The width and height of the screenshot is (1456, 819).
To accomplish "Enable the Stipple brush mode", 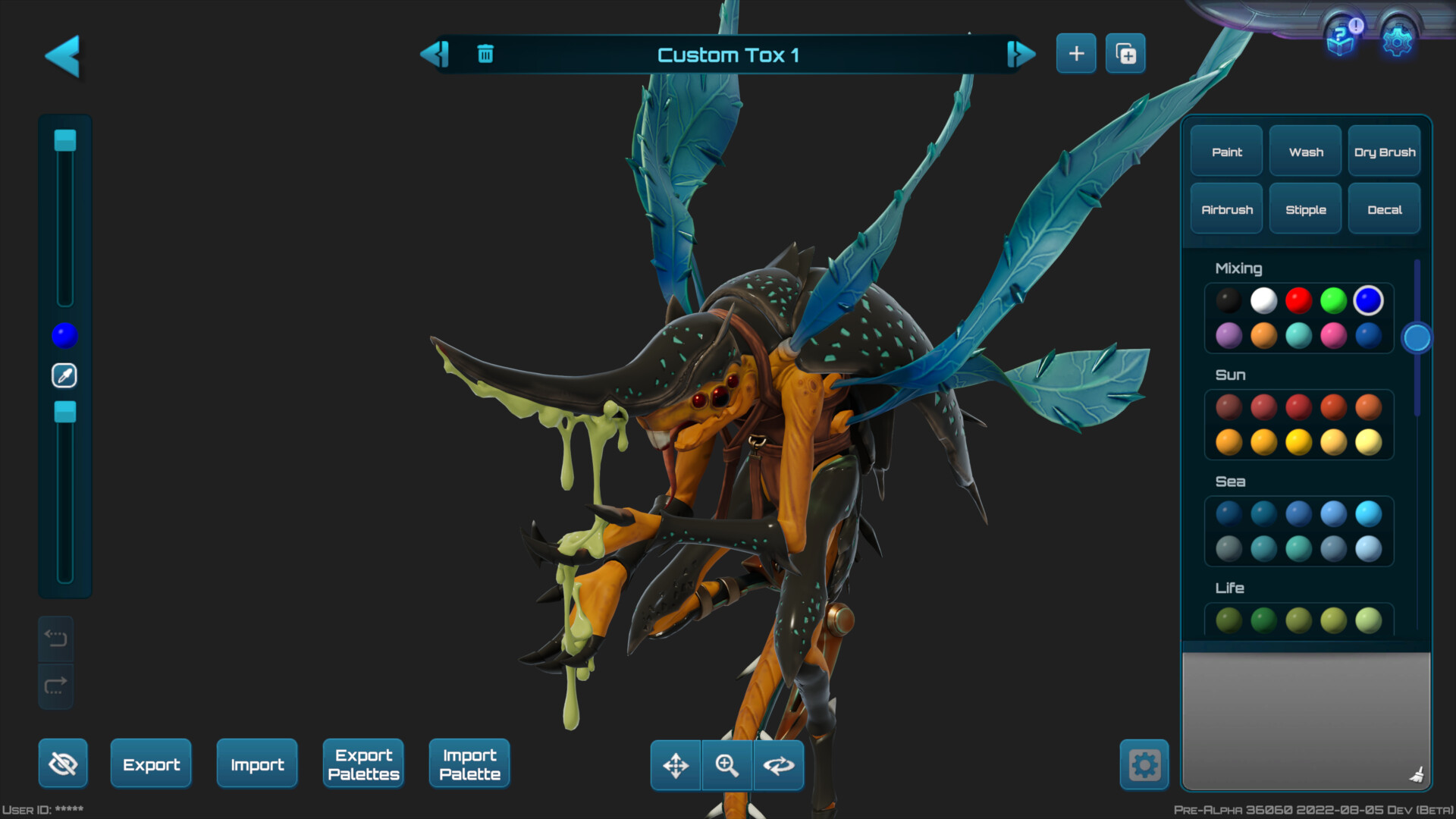I will point(1305,209).
